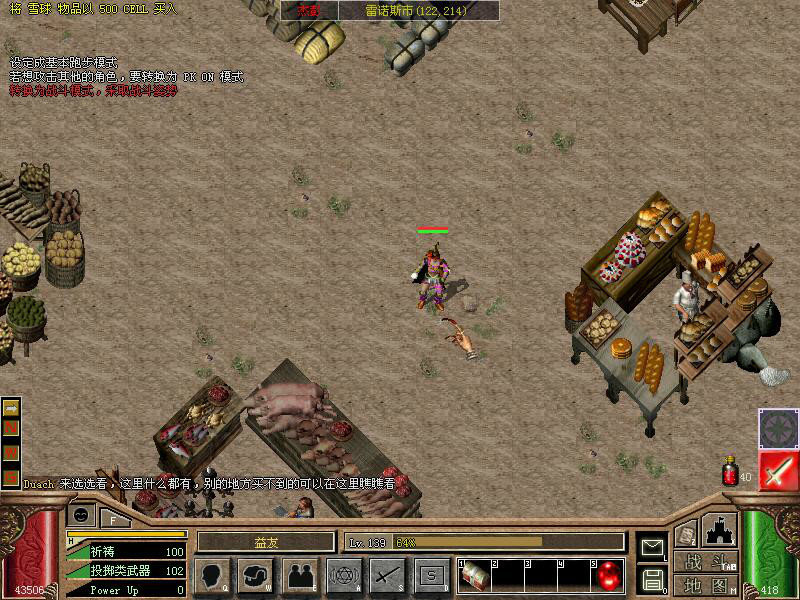800x600 pixels.
Task: Use the red orb in quick slot 5
Action: 608,575
